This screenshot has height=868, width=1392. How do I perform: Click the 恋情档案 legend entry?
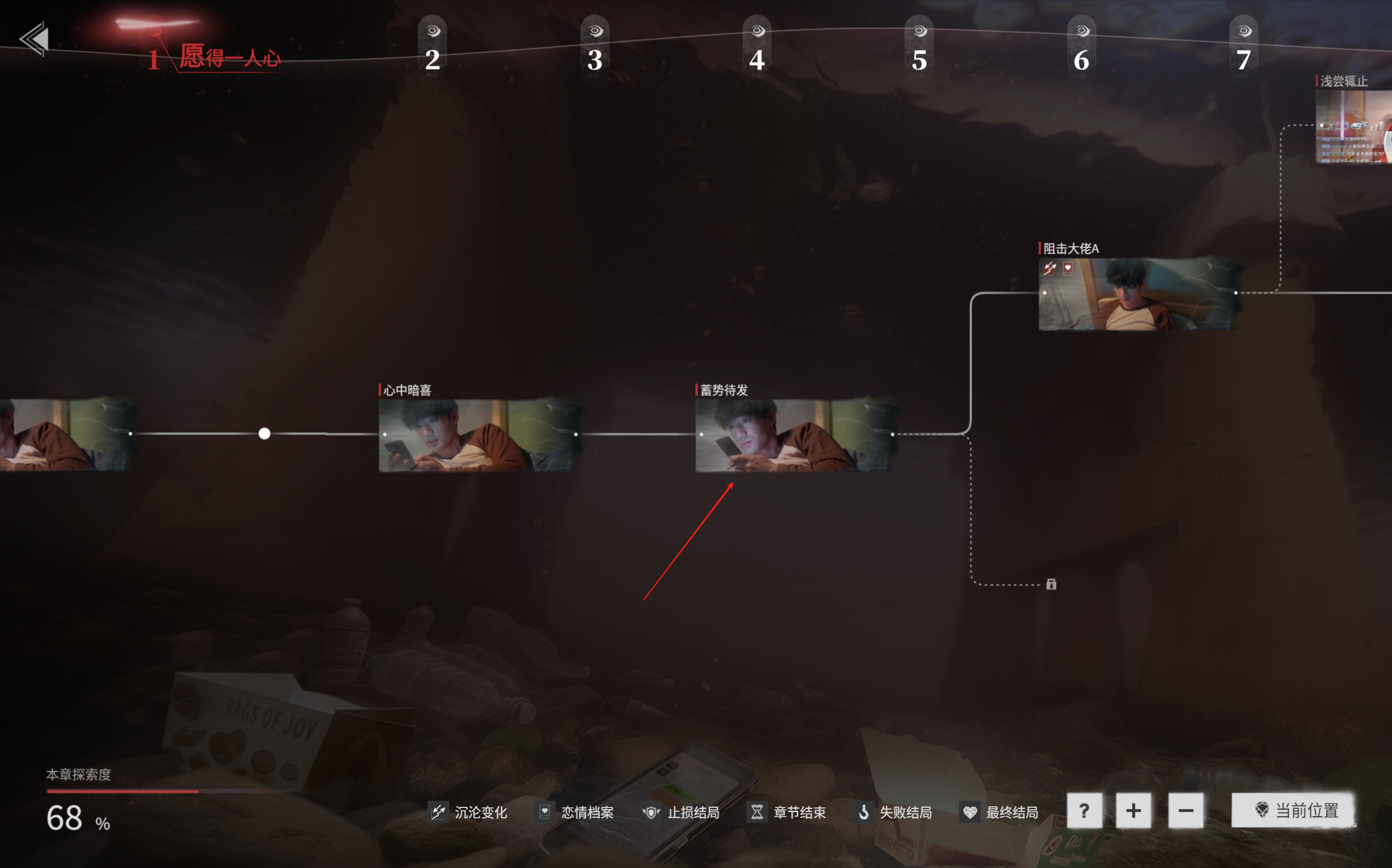click(x=575, y=812)
